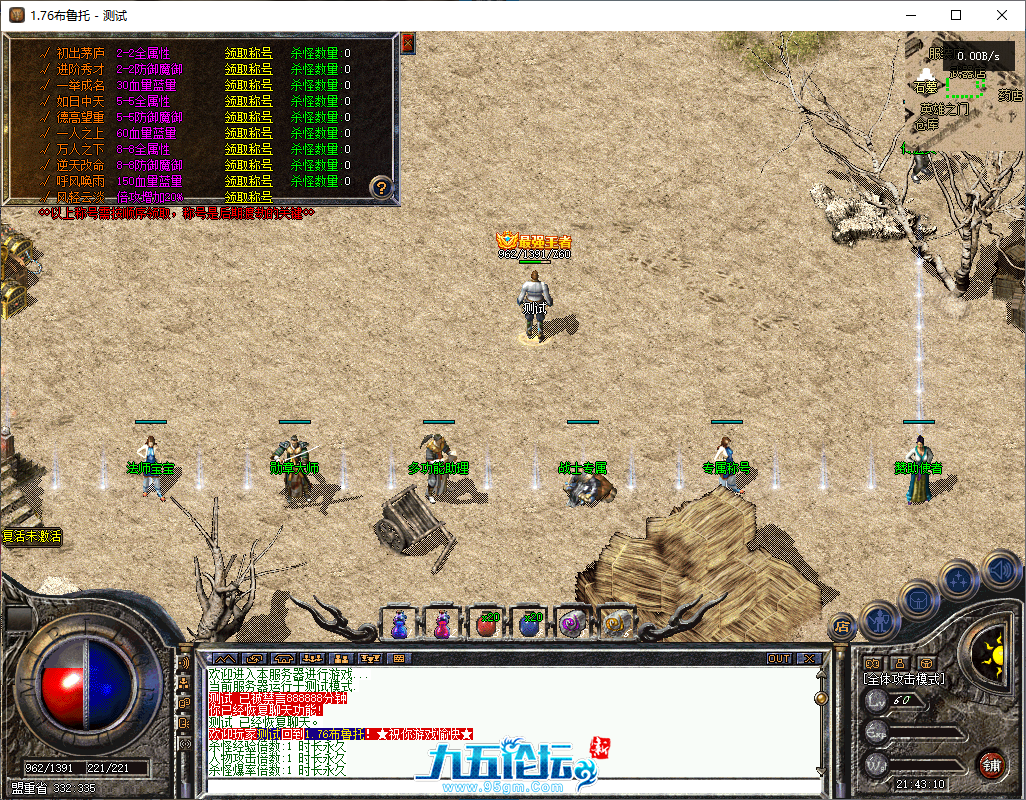
Task: Claim the 逆天改命 title via 领取称号
Action: [248, 166]
